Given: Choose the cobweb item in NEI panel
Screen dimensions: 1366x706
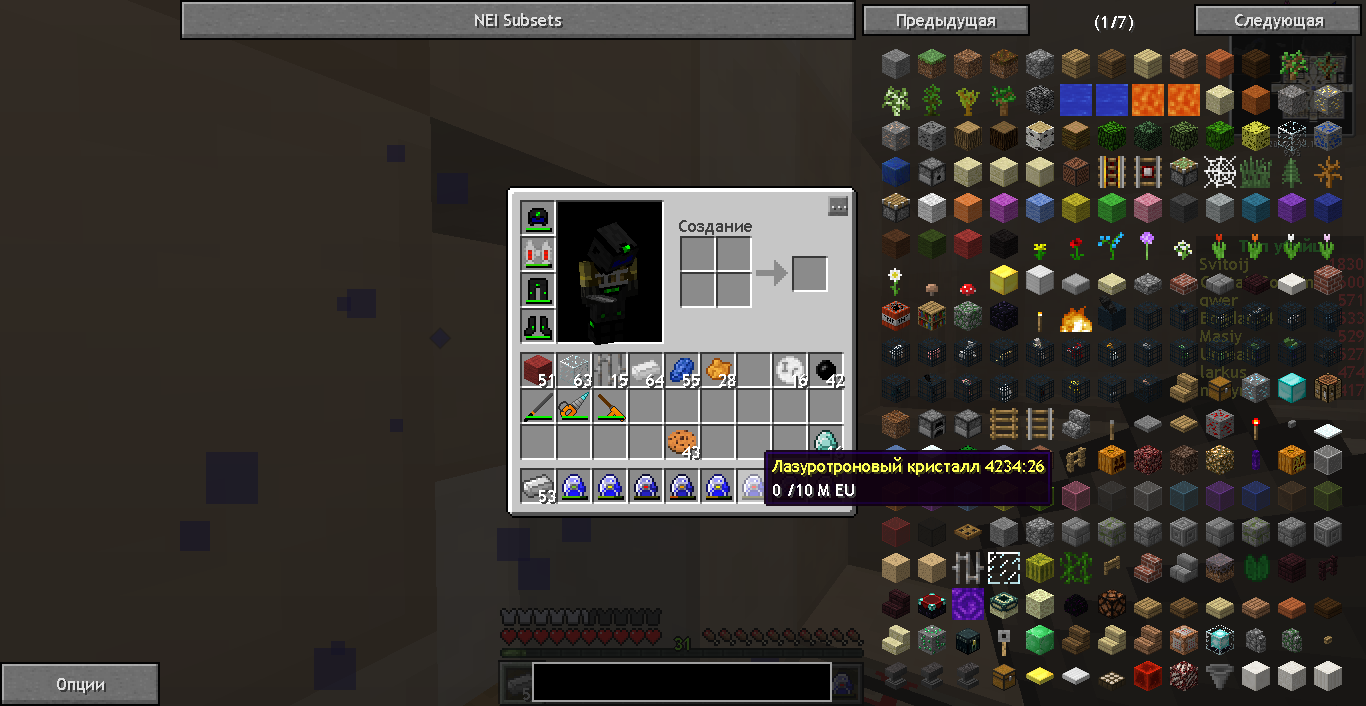Looking at the screenshot, I should (x=1219, y=172).
